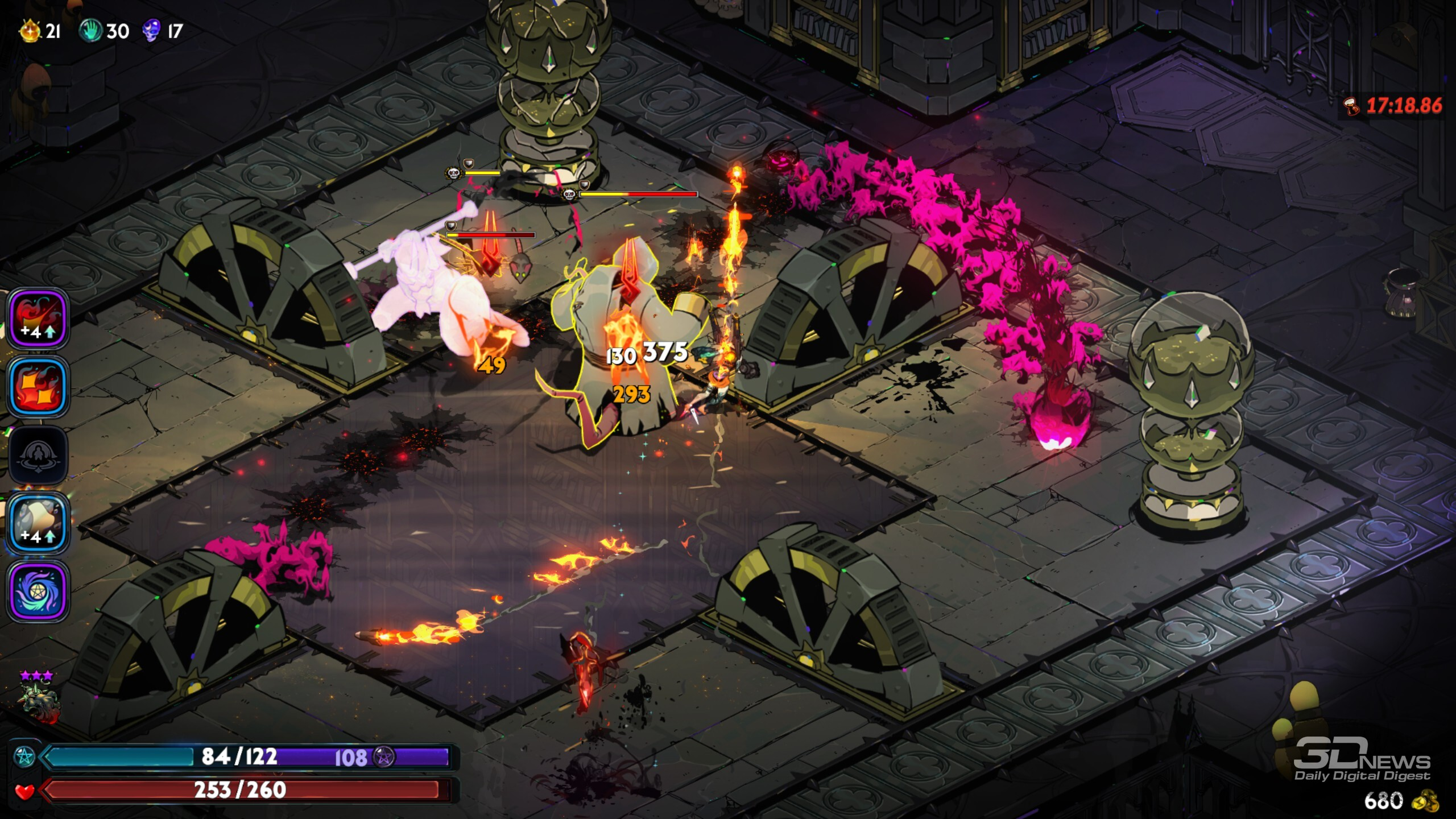Activate the swirling pentagram magick boon
Image resolution: width=1456 pixels, height=819 pixels.
click(38, 591)
